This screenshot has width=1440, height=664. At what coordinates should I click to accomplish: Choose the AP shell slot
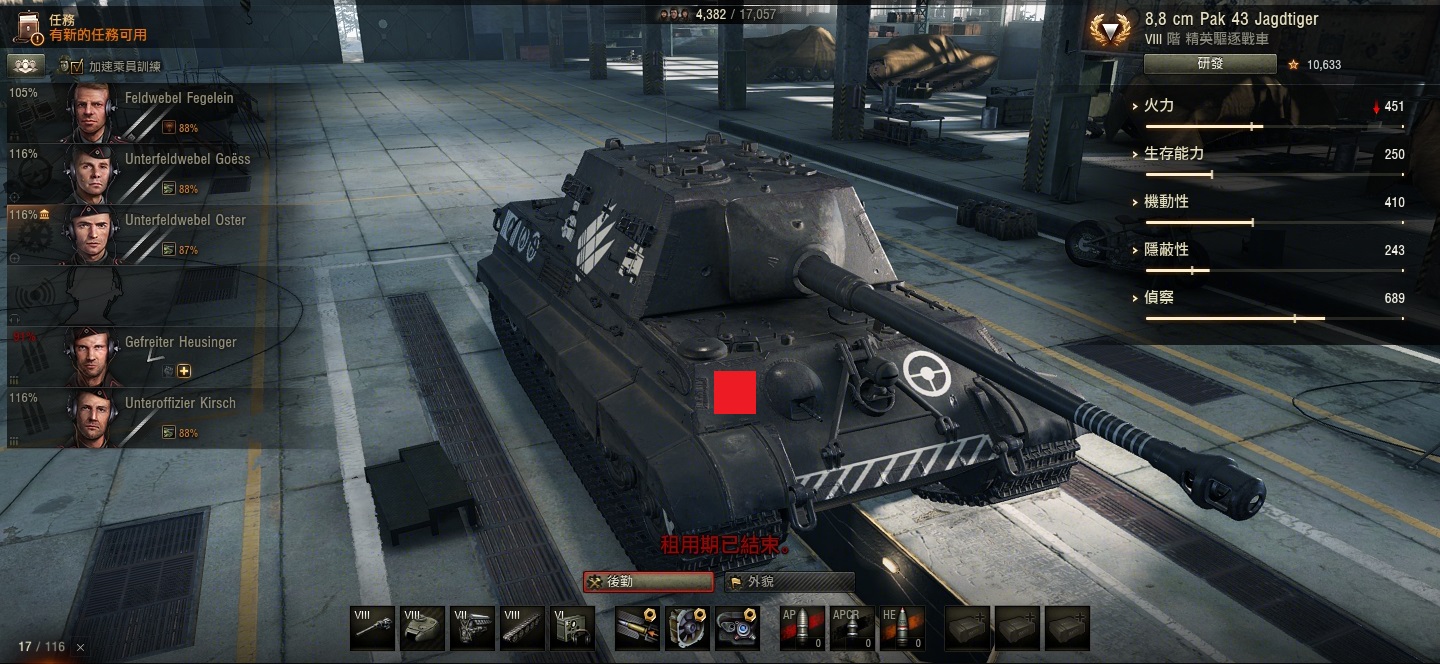tap(801, 628)
